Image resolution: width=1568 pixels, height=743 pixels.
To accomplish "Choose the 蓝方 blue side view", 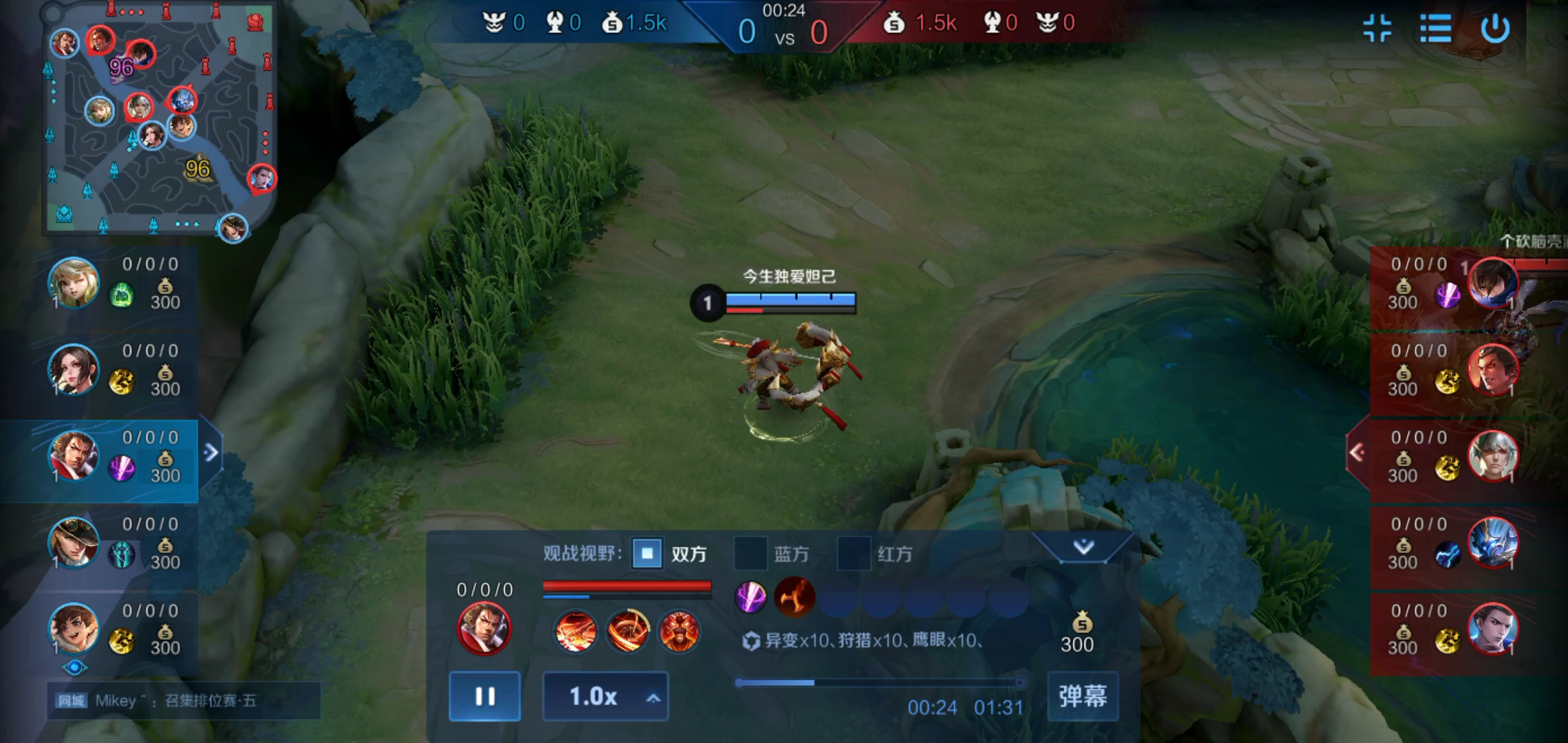I will point(750,553).
